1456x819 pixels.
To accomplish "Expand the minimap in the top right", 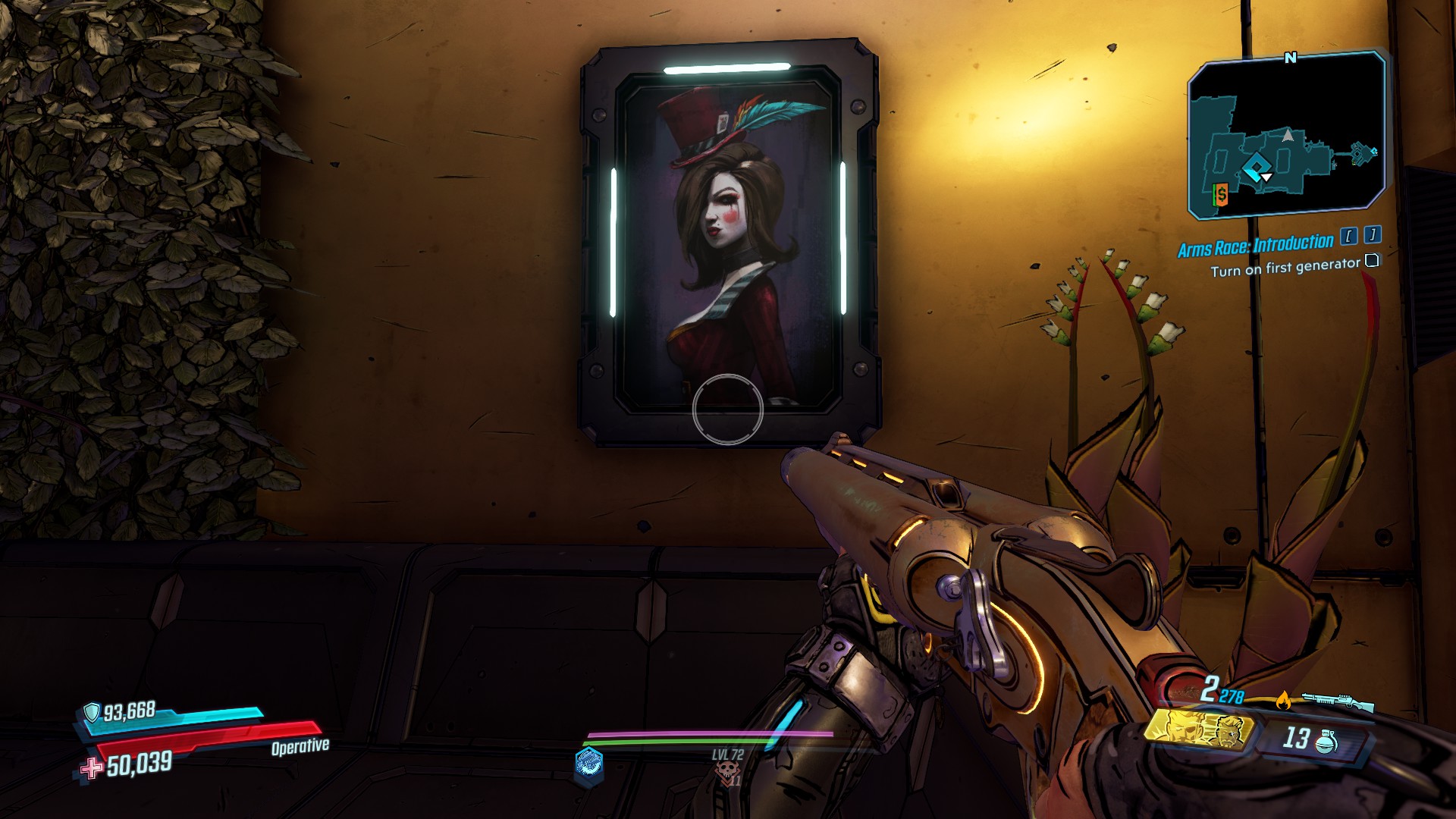I will [1288, 135].
